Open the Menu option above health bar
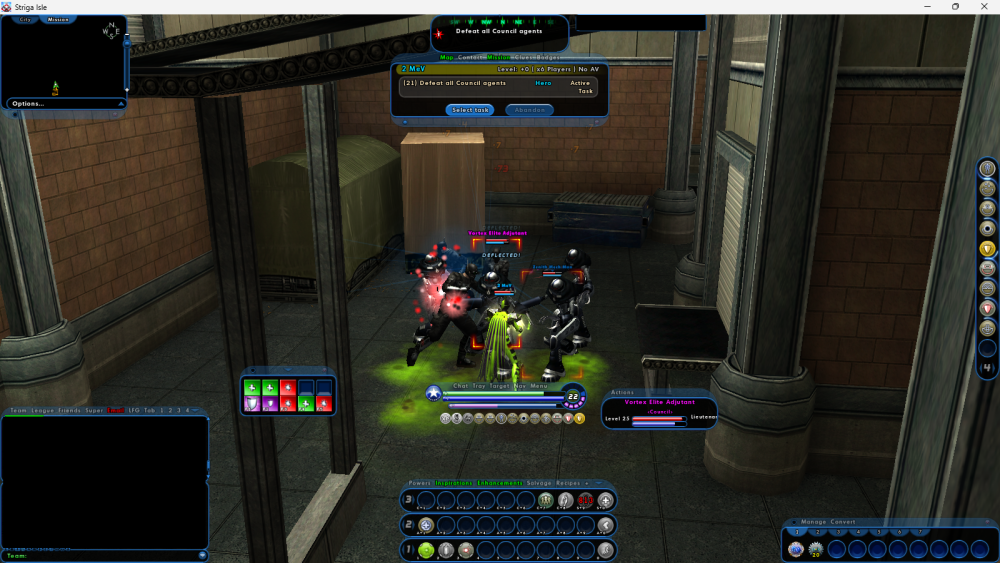This screenshot has width=1000, height=563. pyautogui.click(x=539, y=385)
